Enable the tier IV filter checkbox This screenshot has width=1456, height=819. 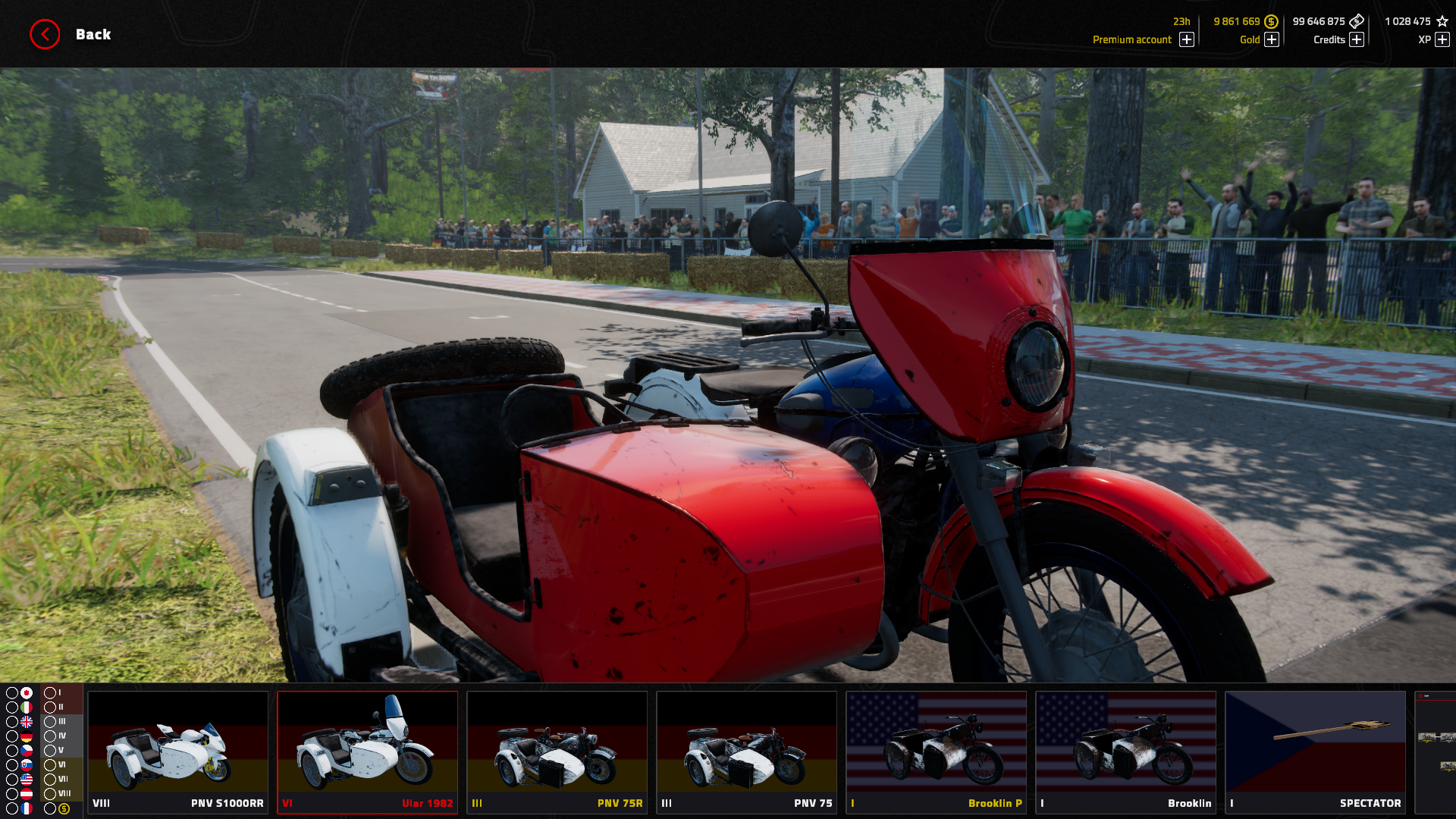(x=50, y=736)
